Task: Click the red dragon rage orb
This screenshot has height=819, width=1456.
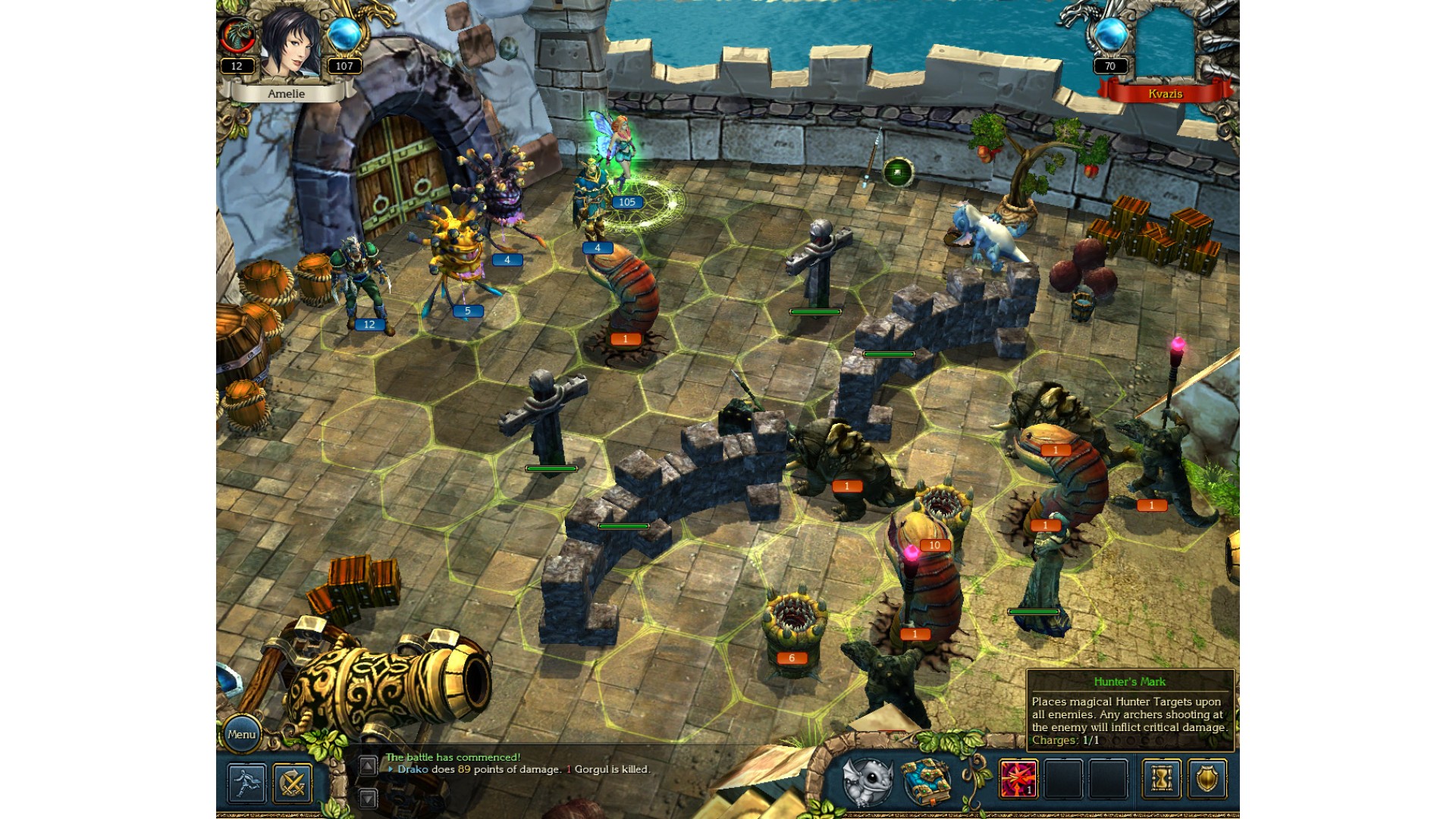Action: coord(237,36)
